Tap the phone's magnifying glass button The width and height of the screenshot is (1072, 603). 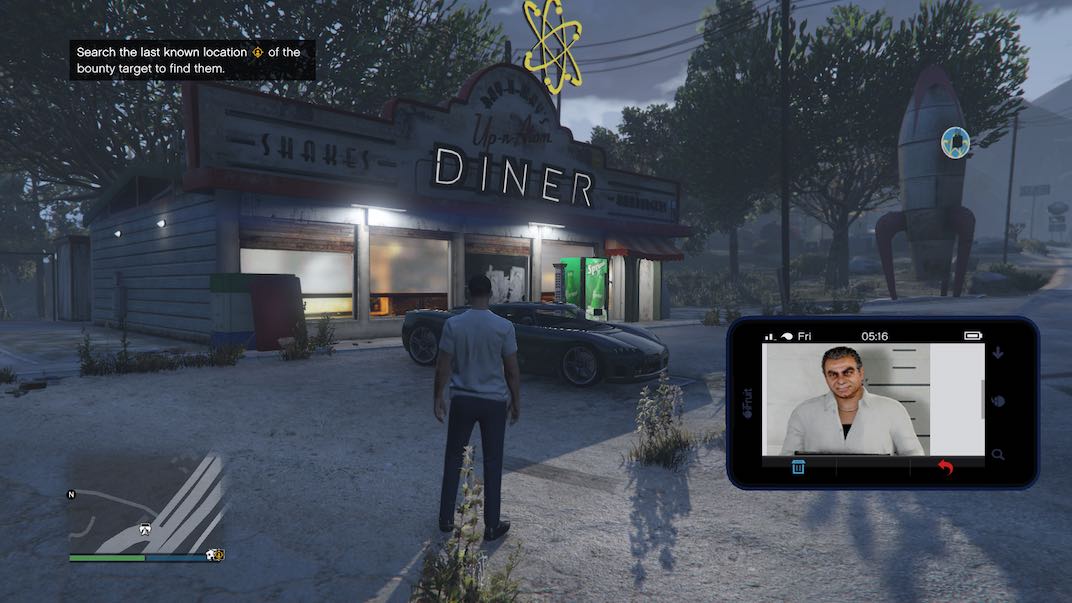click(999, 455)
